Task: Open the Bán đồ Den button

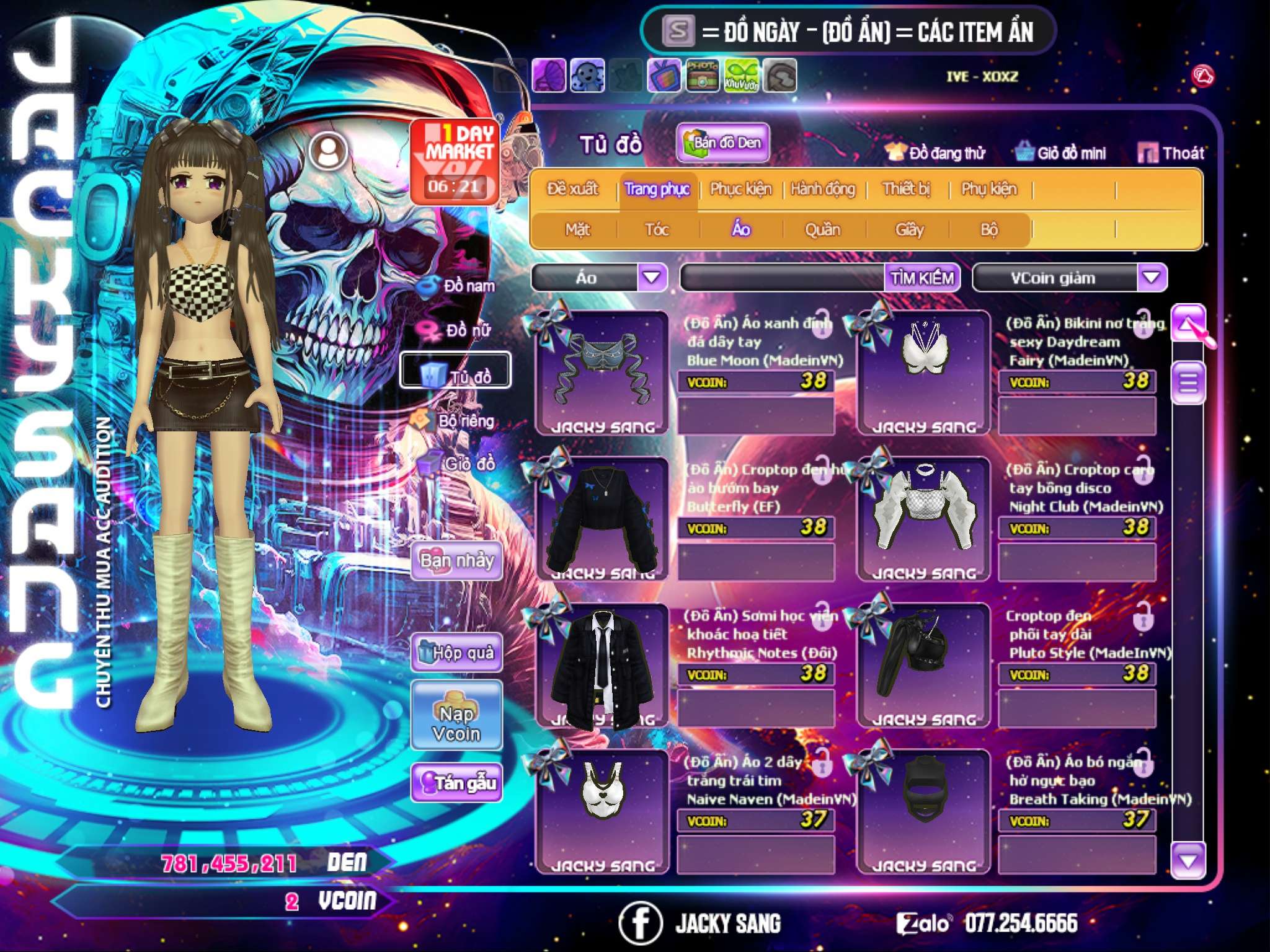Action: click(722, 143)
